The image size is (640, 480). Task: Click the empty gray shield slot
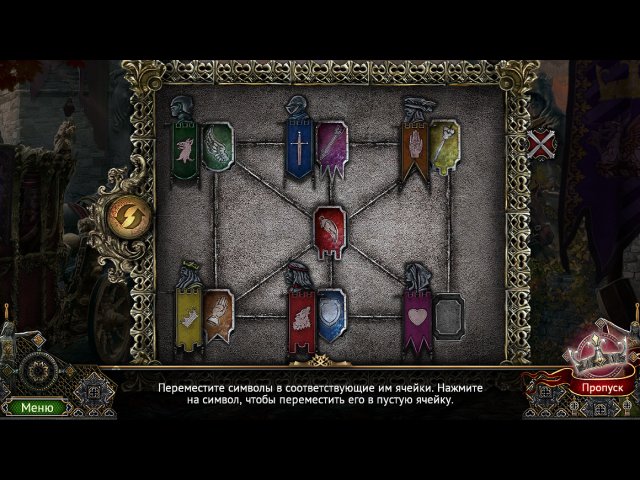[448, 316]
